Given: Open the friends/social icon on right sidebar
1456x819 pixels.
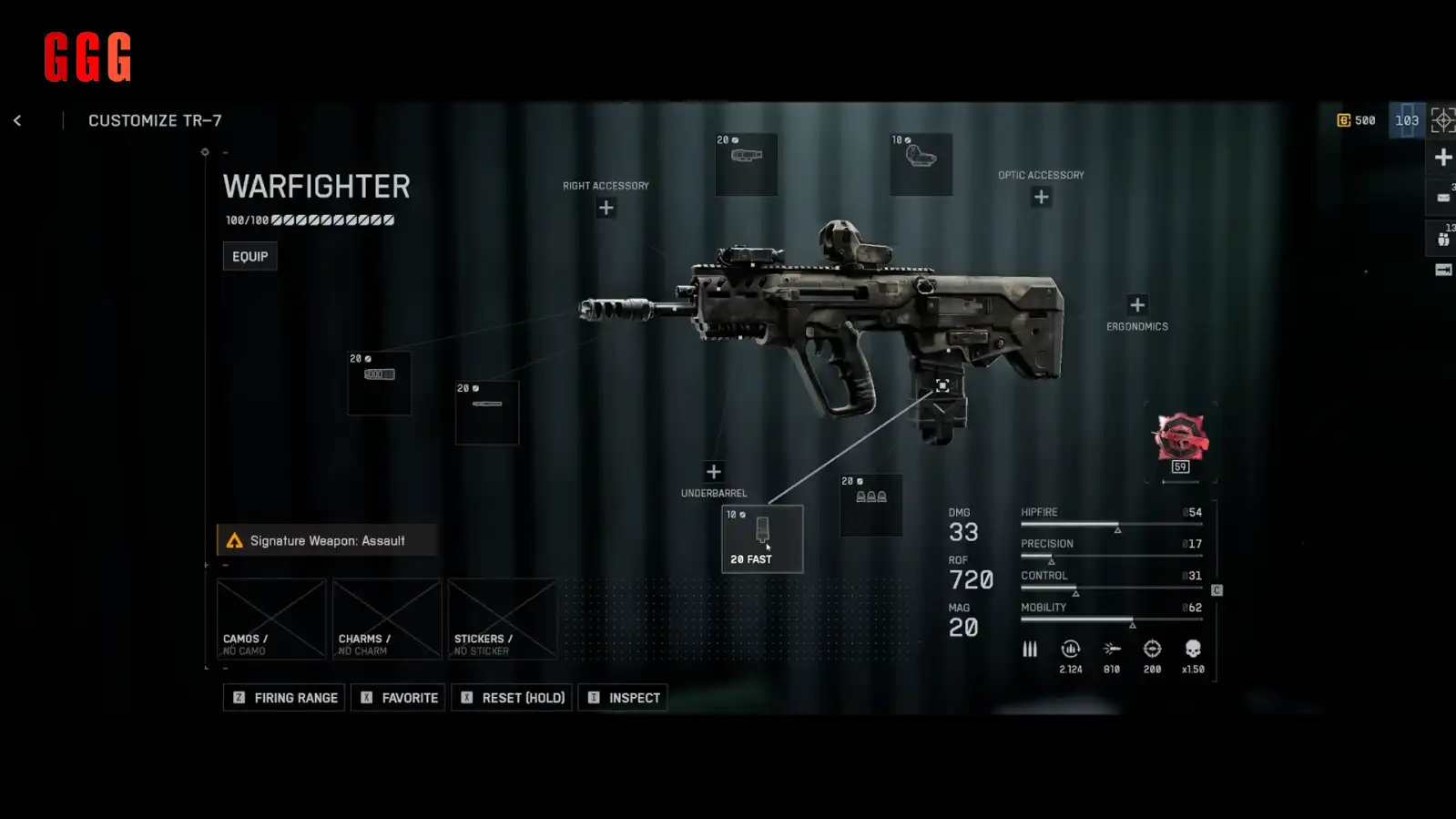Looking at the screenshot, I should (x=1443, y=239).
